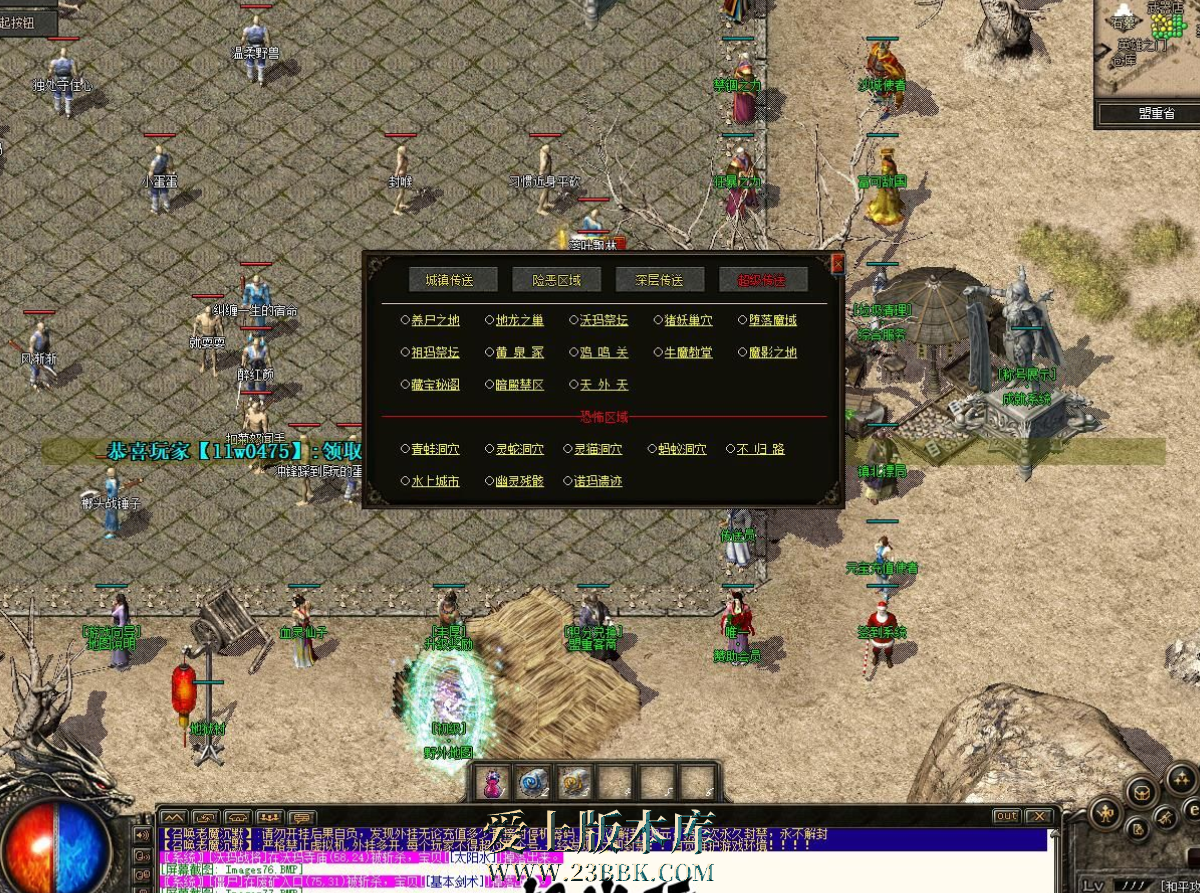
Task: Choose the 地龙之巢 destination
Action: pos(520,321)
